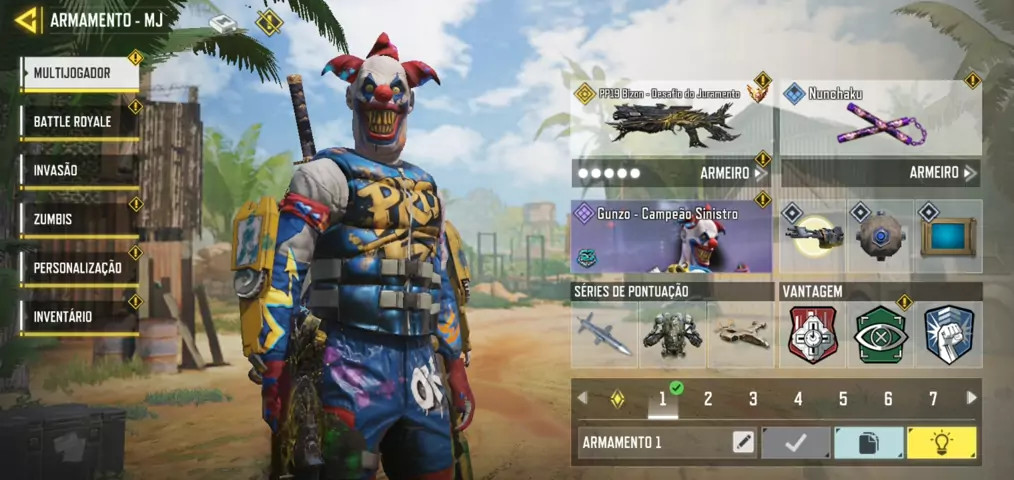The height and width of the screenshot is (480, 1014).
Task: Select the blue fist perk icon
Action: tap(948, 335)
